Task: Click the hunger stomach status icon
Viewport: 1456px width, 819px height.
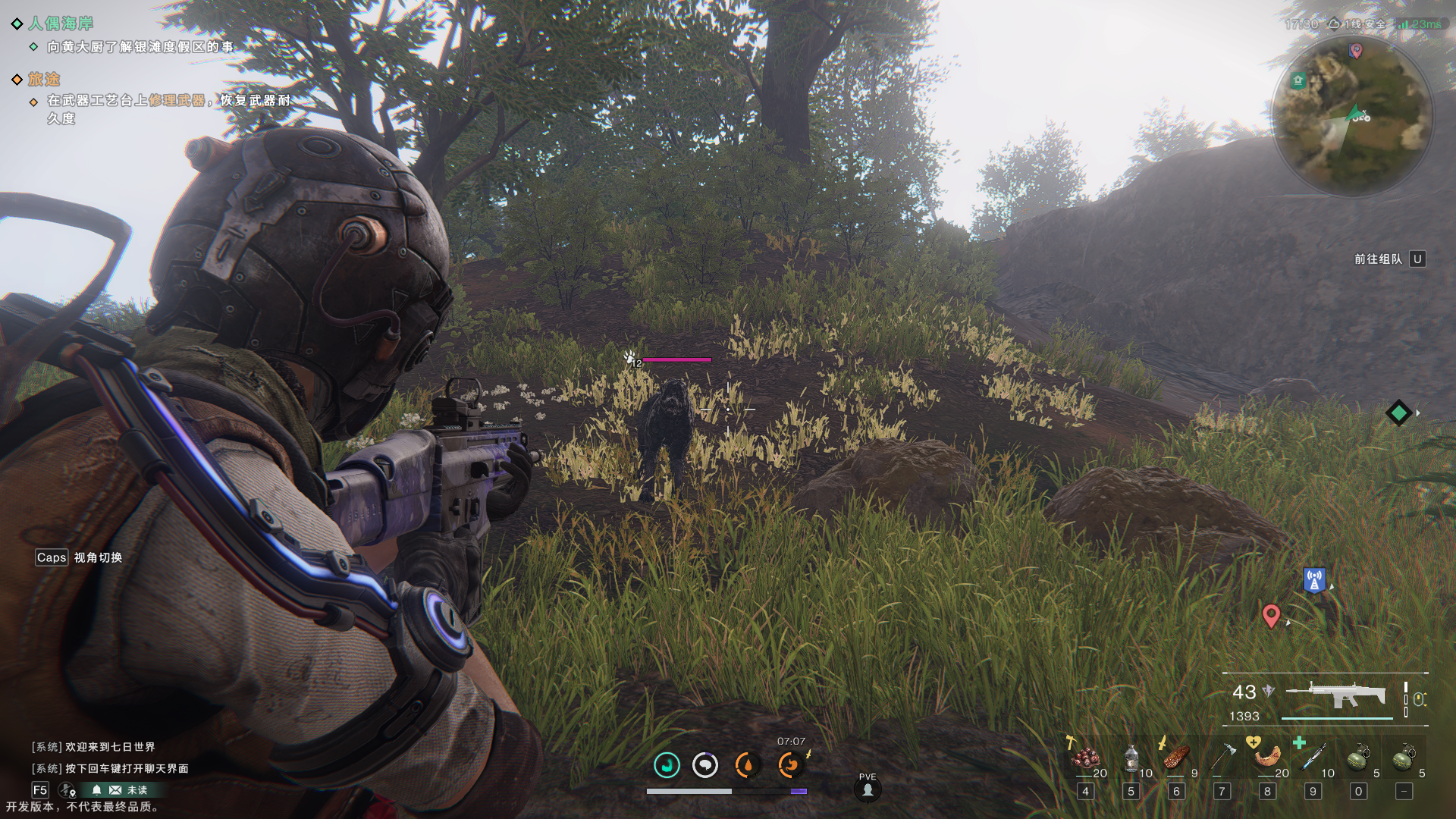Action: pos(789,765)
